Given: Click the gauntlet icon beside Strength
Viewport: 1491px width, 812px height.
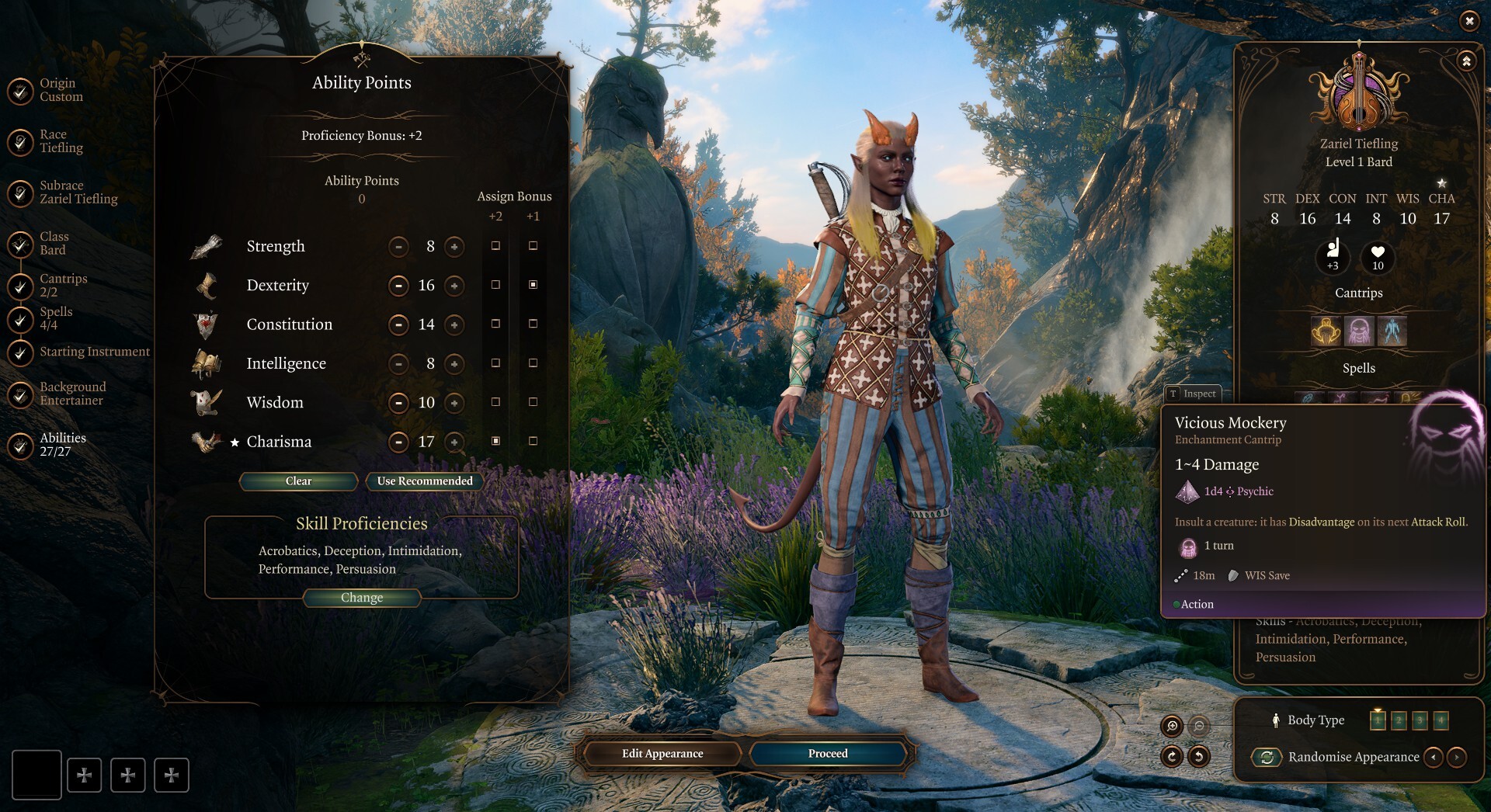Looking at the screenshot, I should (207, 245).
